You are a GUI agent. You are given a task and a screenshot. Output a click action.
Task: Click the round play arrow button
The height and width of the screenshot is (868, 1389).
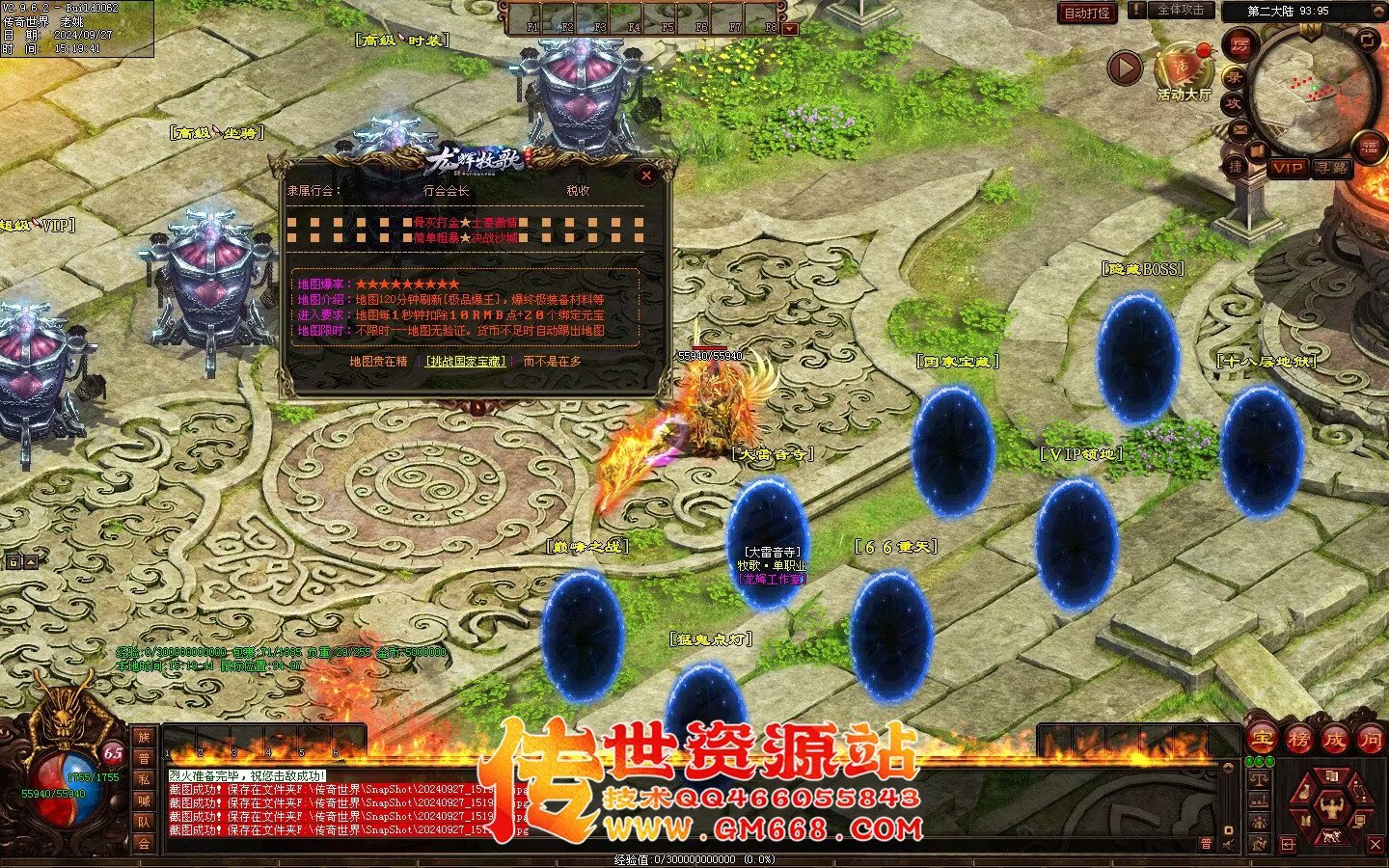[1124, 68]
